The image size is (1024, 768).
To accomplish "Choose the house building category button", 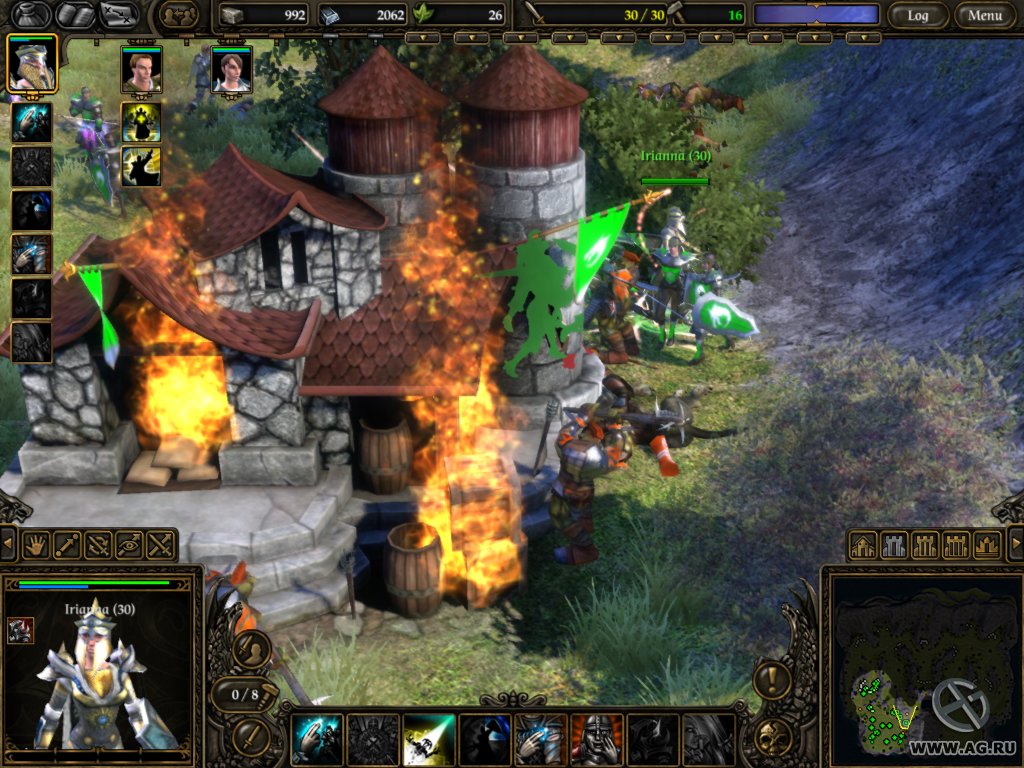I will tap(863, 545).
